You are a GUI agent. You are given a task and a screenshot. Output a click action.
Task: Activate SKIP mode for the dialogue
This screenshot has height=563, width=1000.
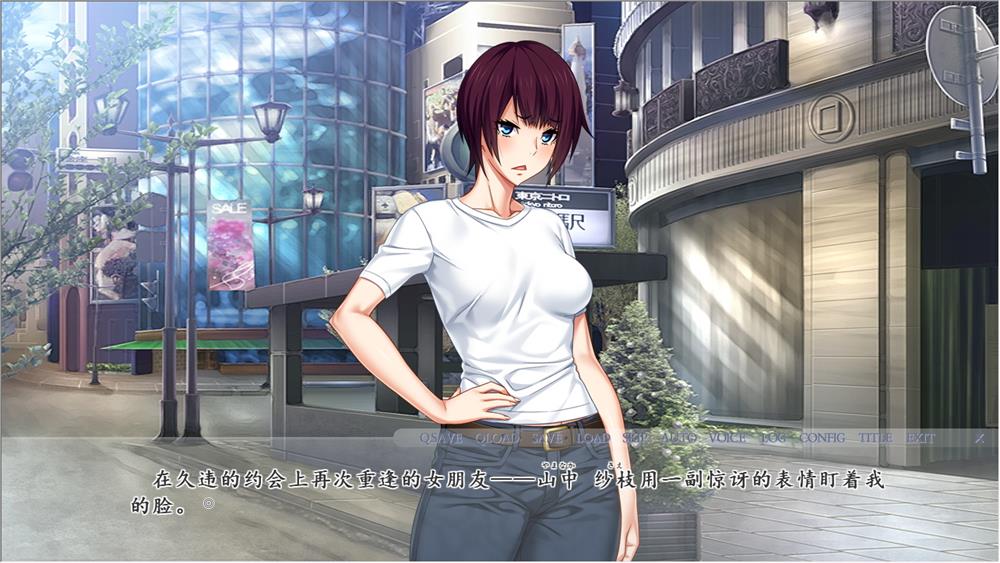tap(635, 438)
